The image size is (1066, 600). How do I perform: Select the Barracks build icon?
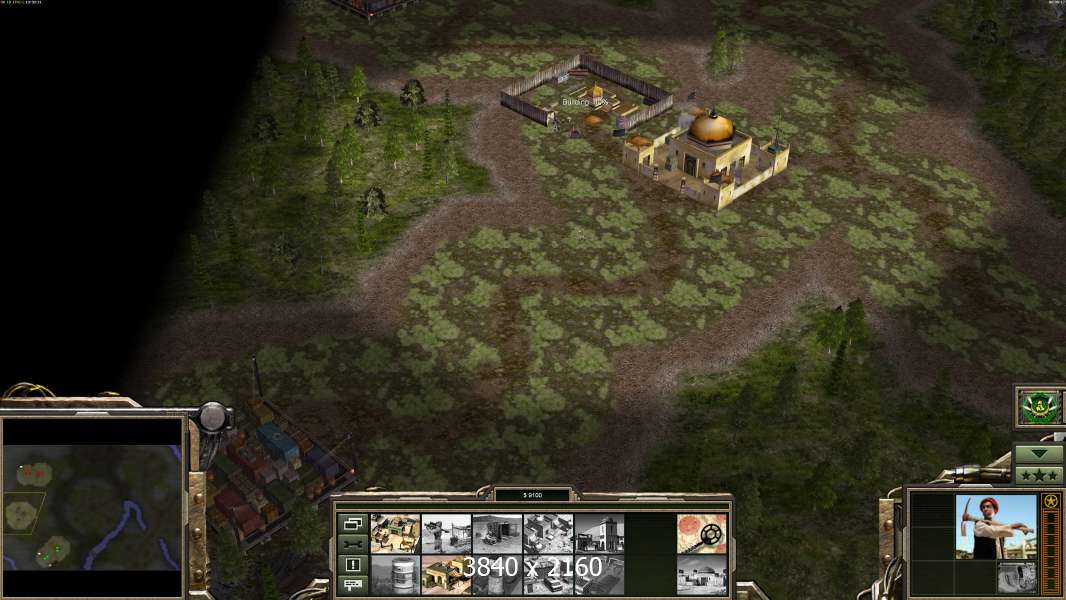[x=447, y=574]
